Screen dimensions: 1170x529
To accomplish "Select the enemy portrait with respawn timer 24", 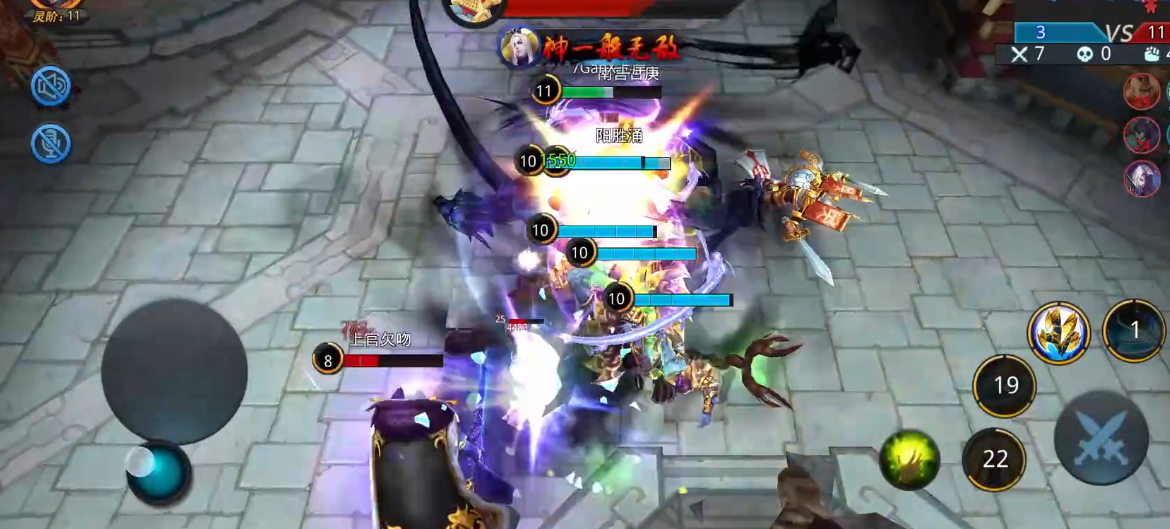I will tap(1142, 134).
